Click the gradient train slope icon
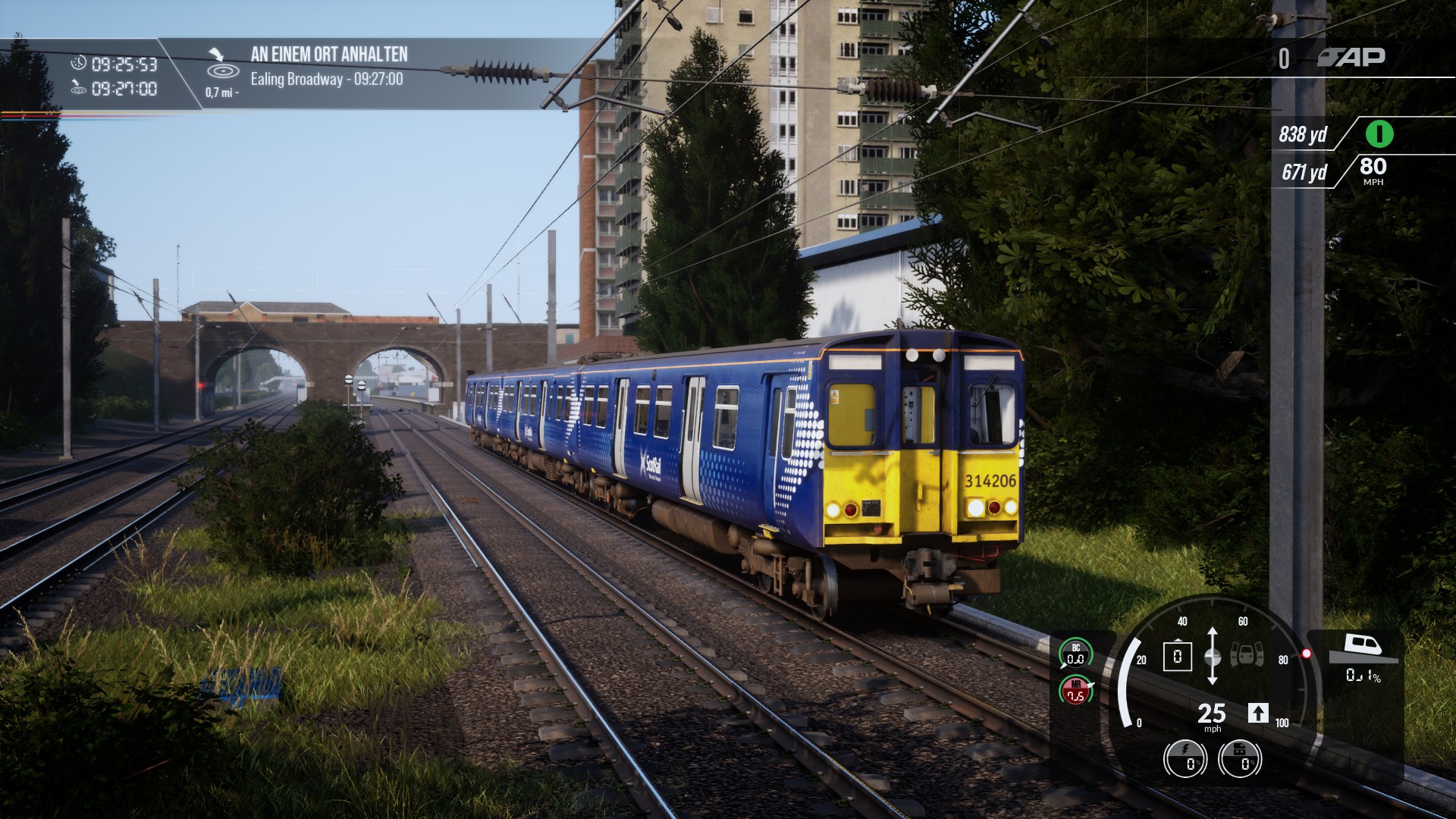The width and height of the screenshot is (1456, 819). [x=1362, y=648]
